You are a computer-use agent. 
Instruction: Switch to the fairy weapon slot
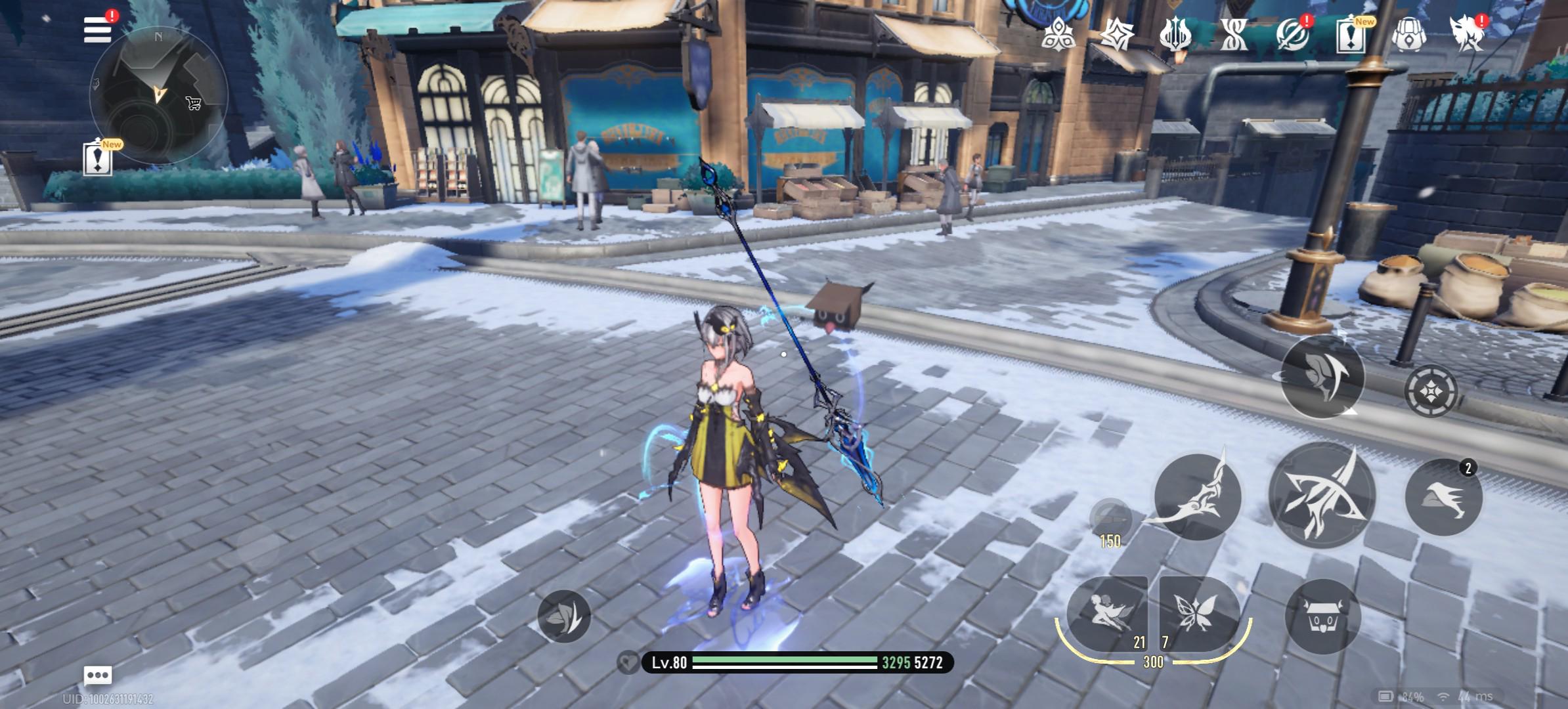click(1107, 614)
